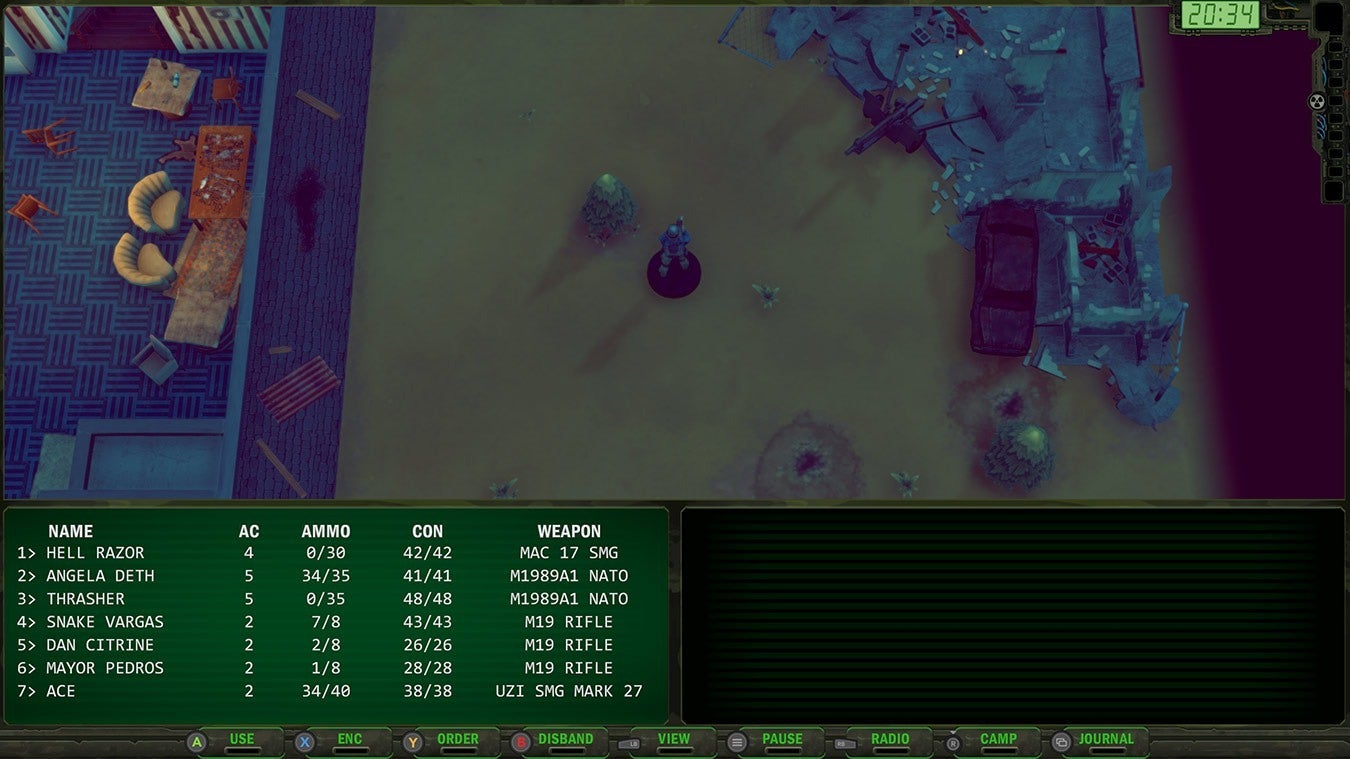1350x759 pixels.
Task: Choose Angela Deth from the roster
Action: click(100, 576)
